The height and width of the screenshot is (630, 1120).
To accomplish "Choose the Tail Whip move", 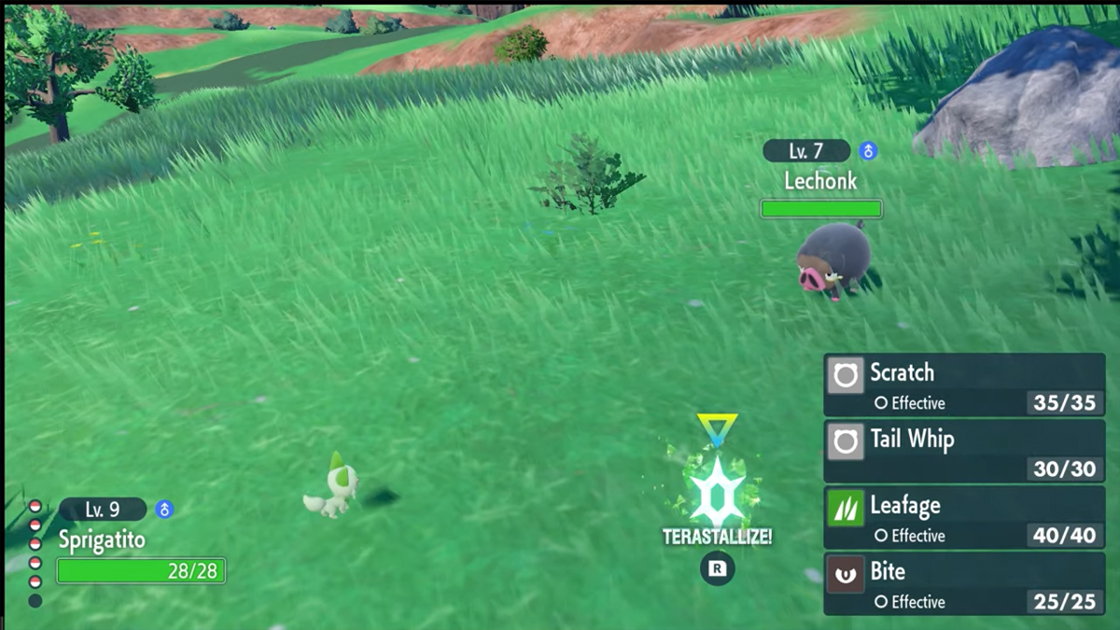I will coord(963,451).
